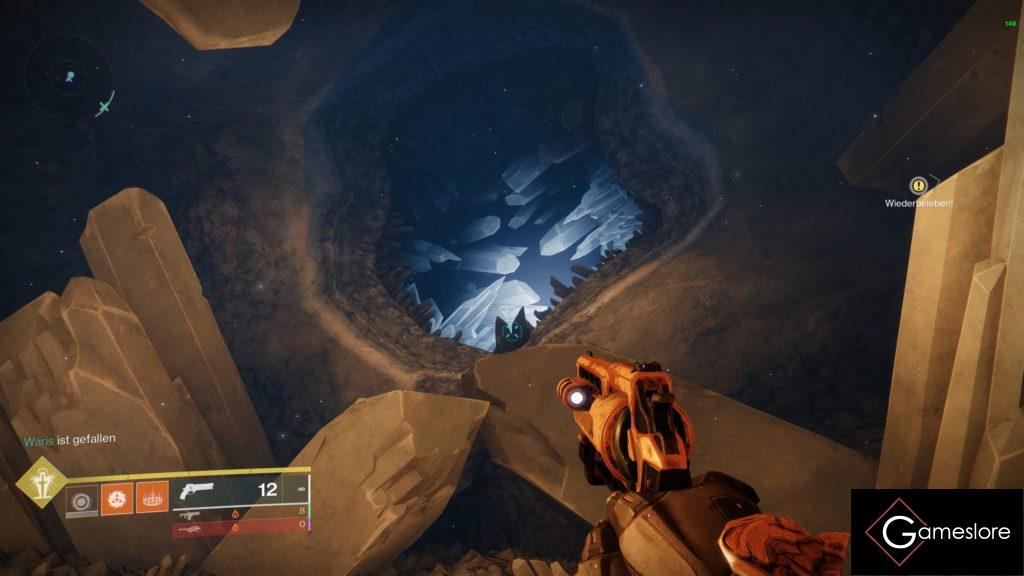
Task: Click the circular radar in the corner
Action: (70, 76)
